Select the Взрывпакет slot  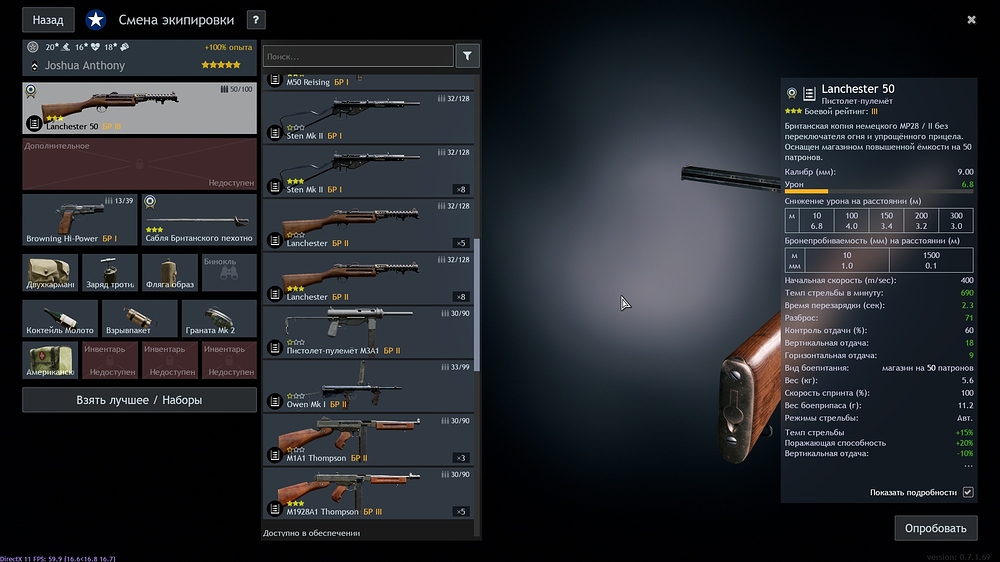click(139, 318)
